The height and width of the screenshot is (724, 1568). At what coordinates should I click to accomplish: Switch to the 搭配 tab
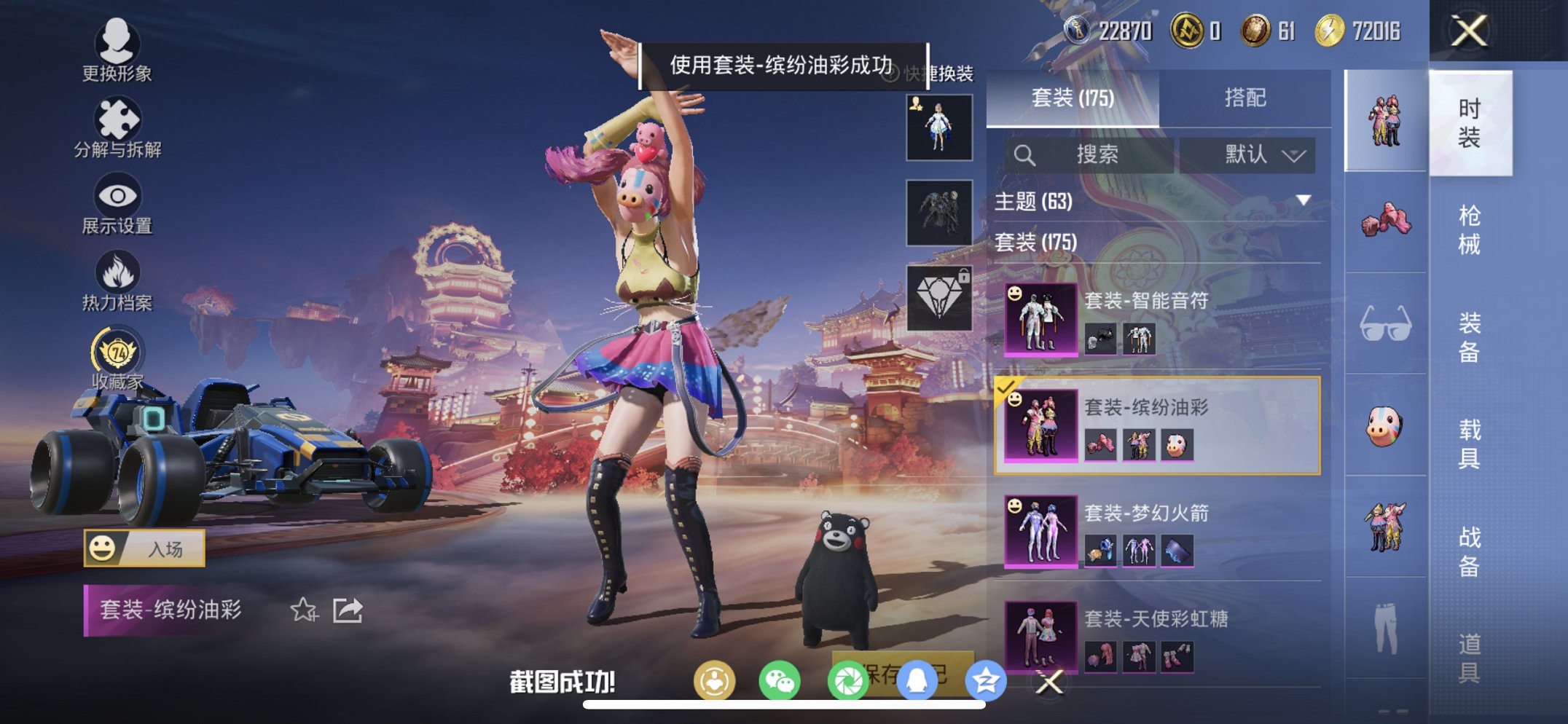(x=1246, y=95)
